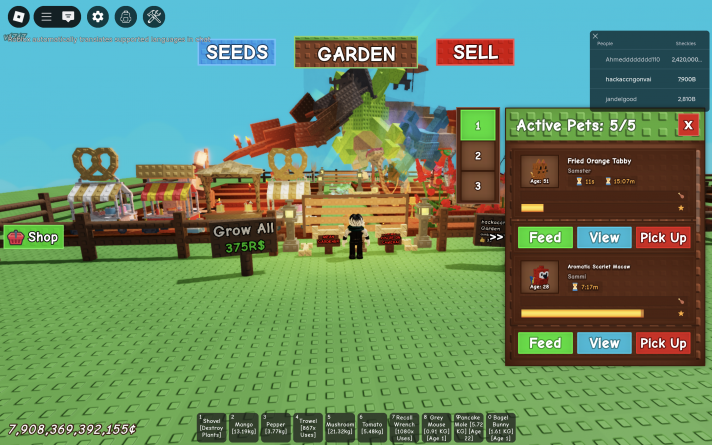
Task: Open the Seeds teleport button
Action: point(236,52)
